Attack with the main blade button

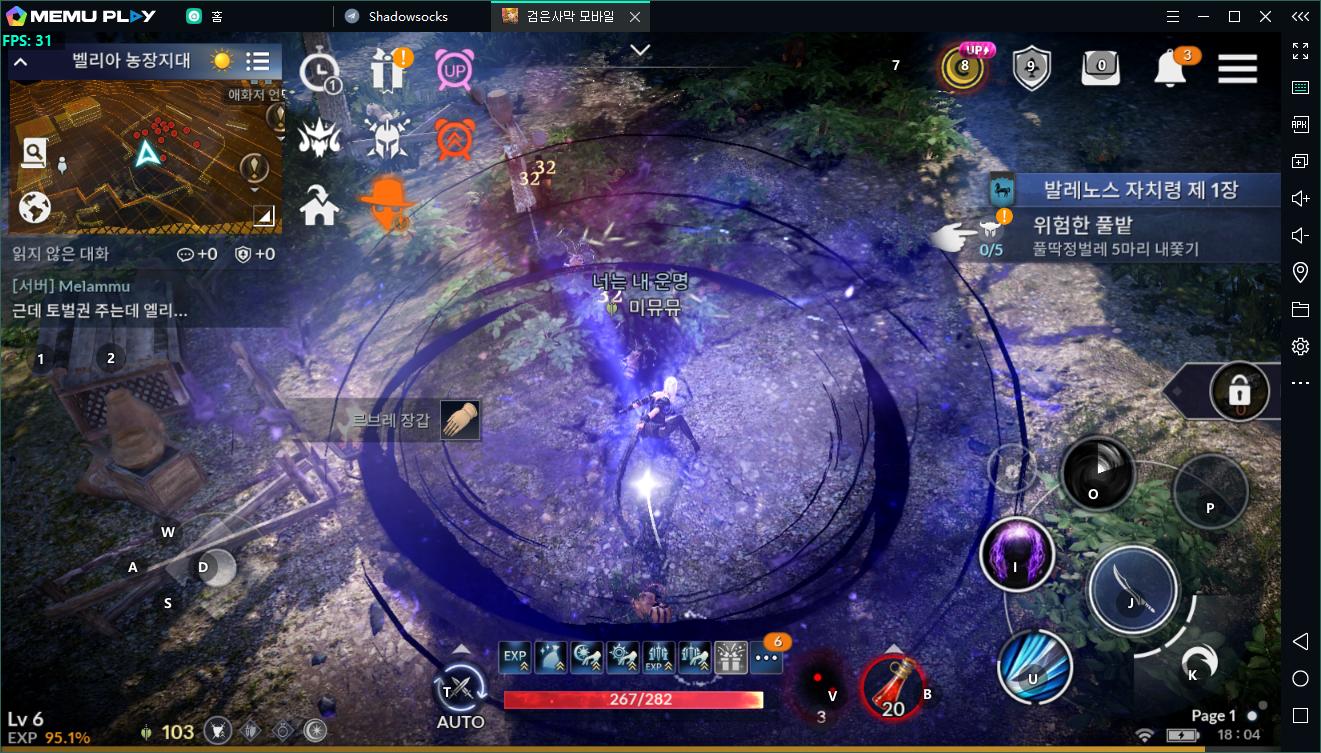(1133, 590)
